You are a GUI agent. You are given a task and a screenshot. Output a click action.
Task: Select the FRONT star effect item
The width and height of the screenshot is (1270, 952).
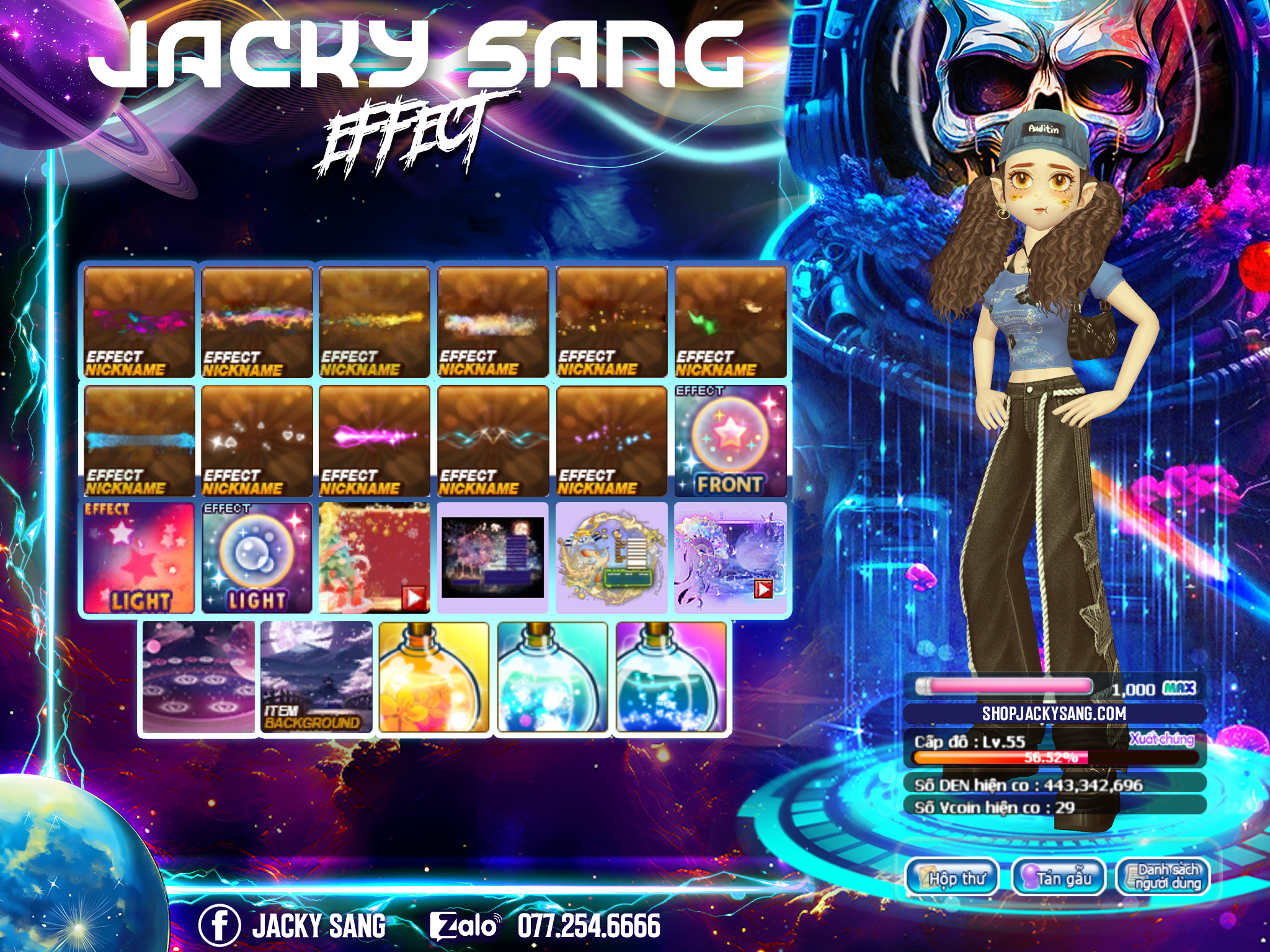pos(730,441)
